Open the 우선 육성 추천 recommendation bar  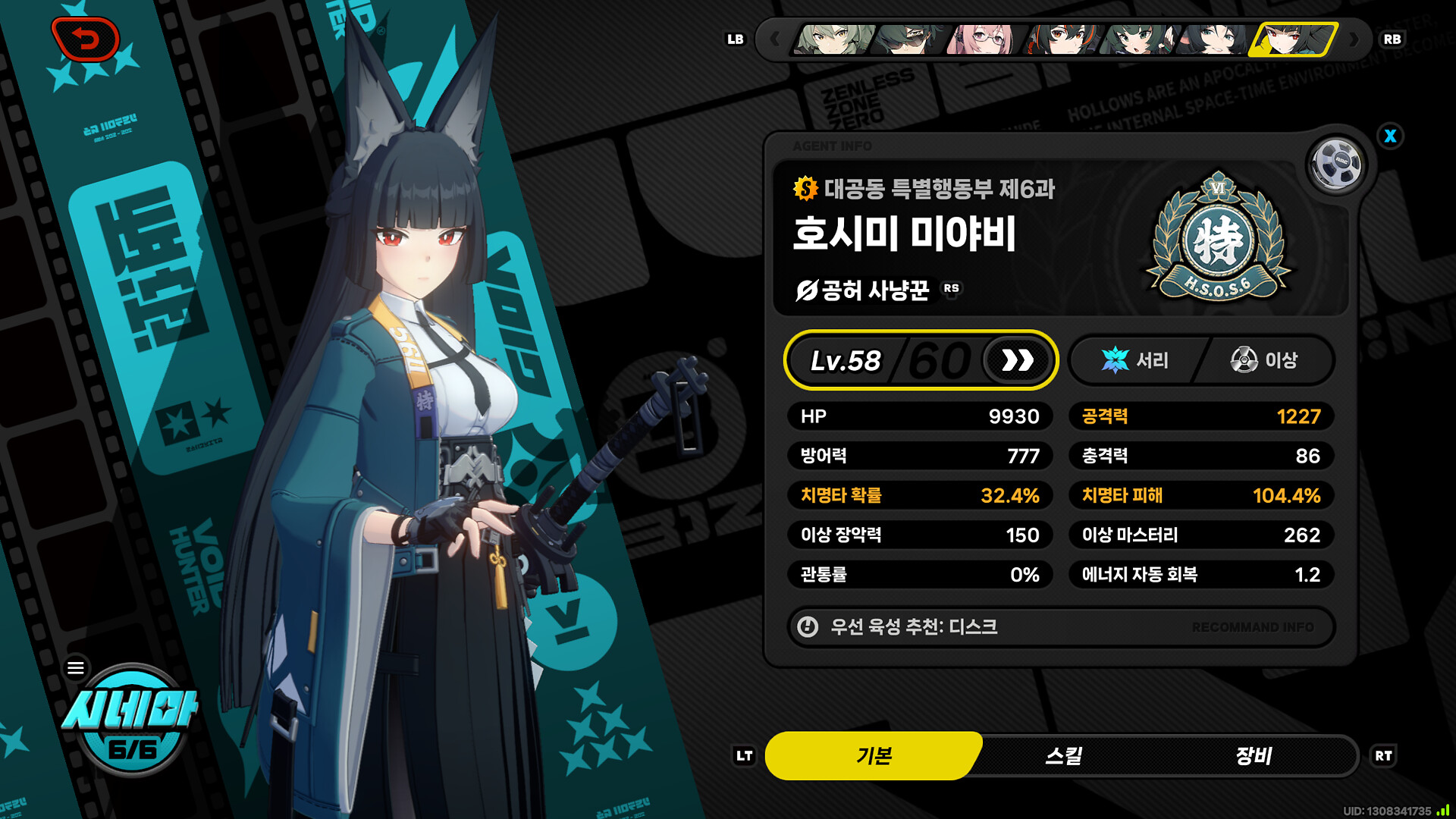pos(1060,627)
